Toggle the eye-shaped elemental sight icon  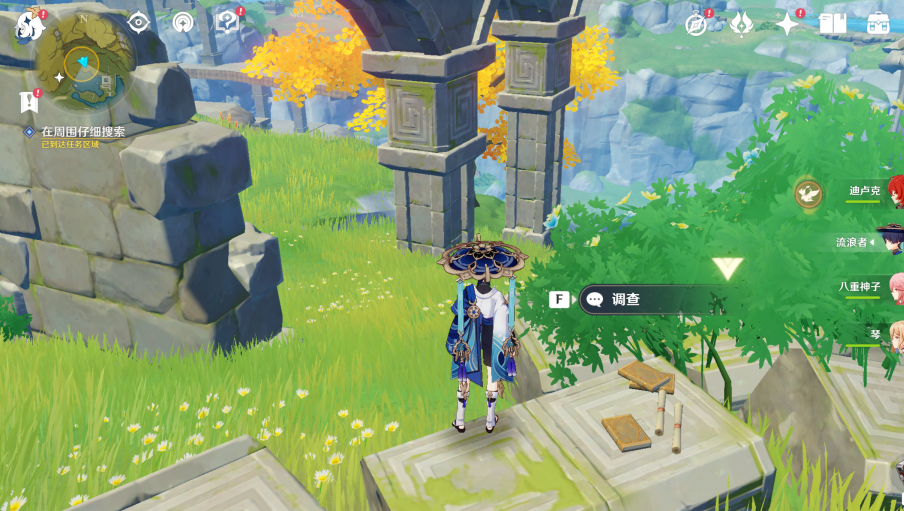pyautogui.click(x=138, y=22)
